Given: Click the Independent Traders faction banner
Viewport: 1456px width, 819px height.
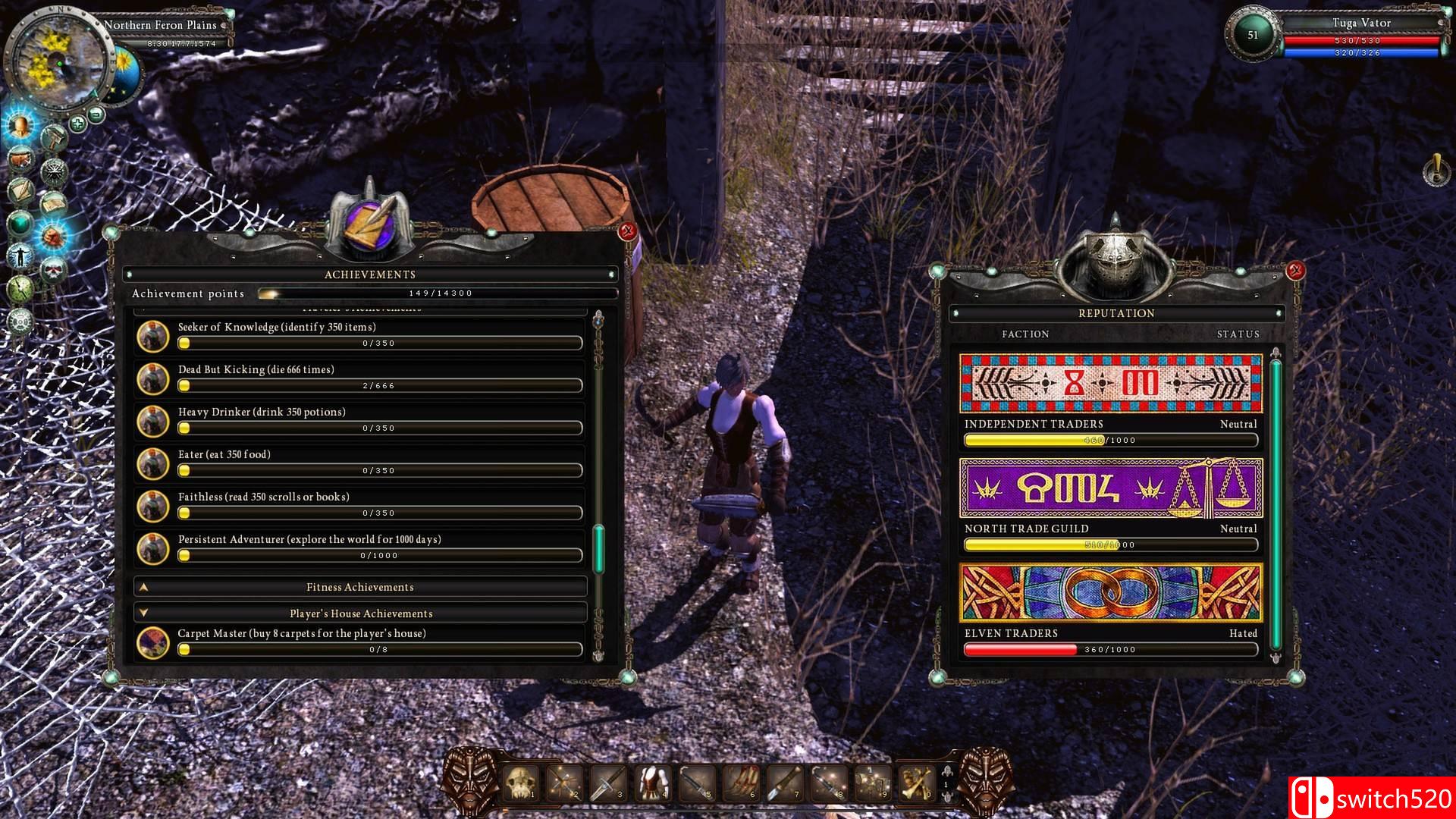Looking at the screenshot, I should 1111,384.
